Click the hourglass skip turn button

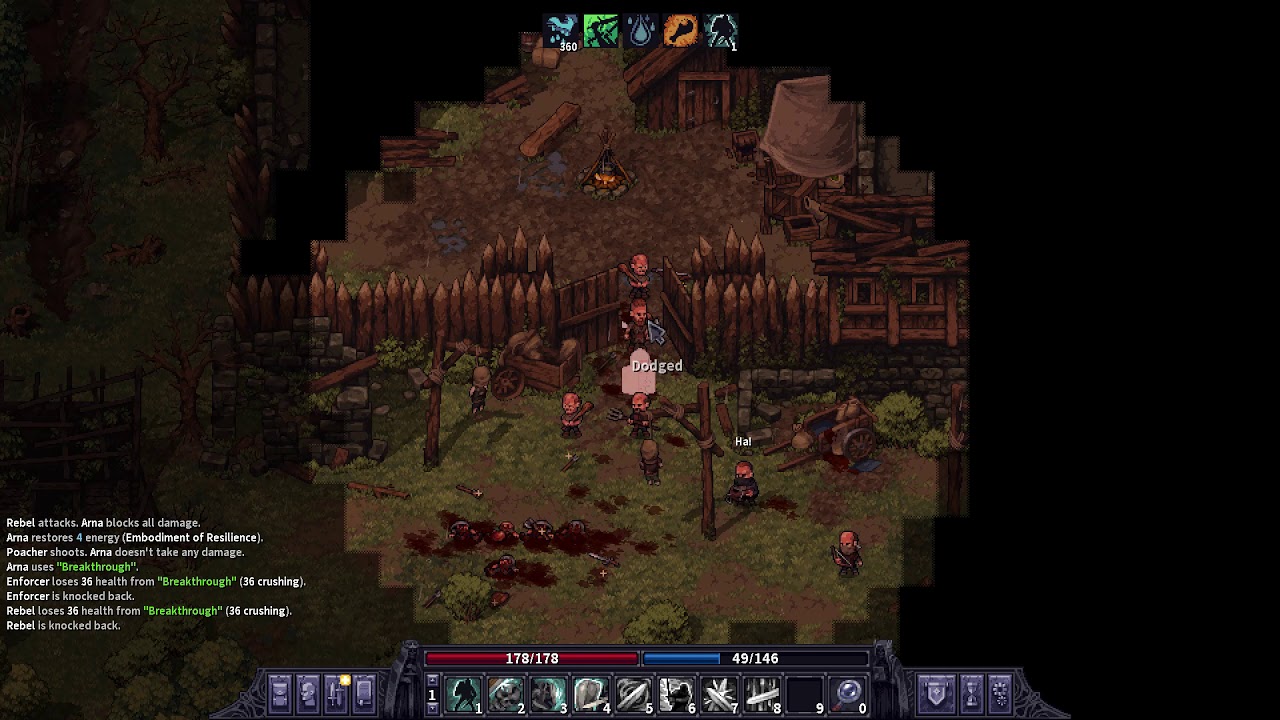(970, 692)
